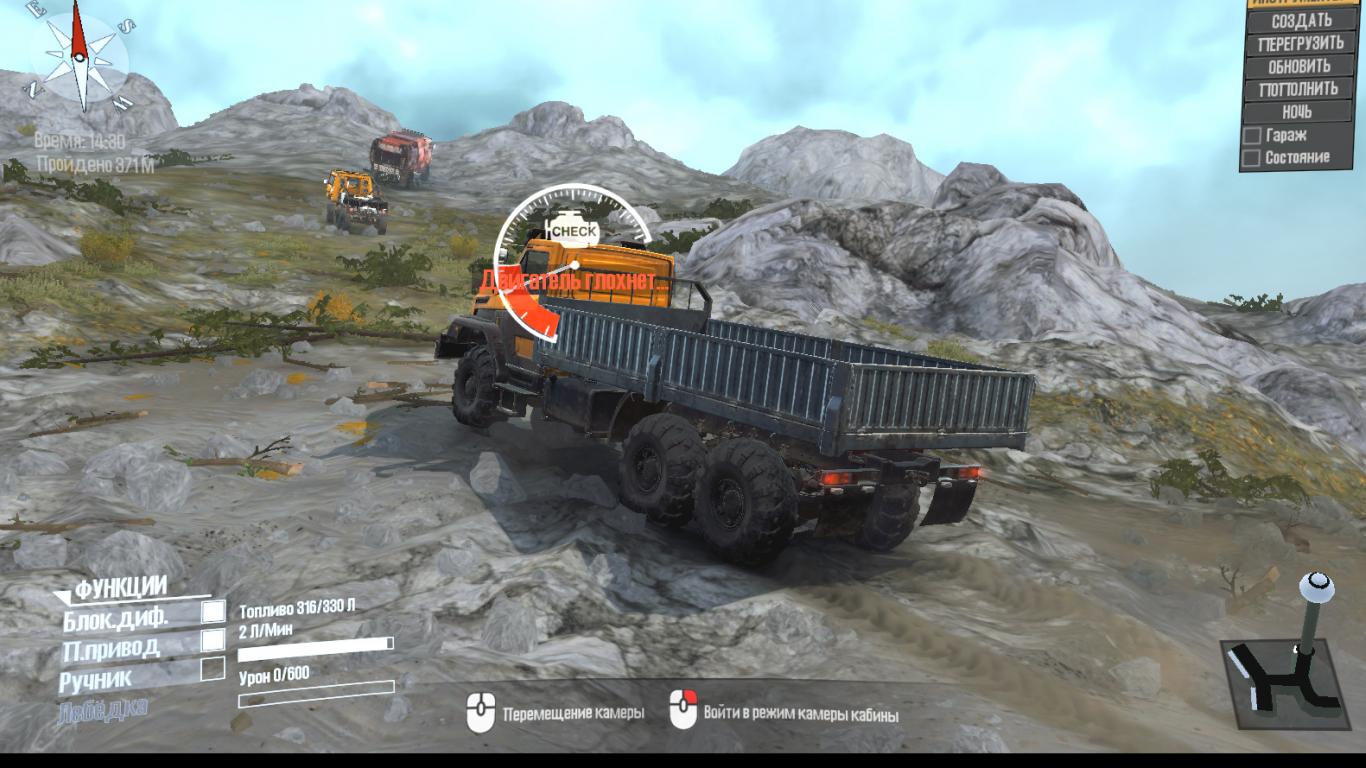The image size is (1366, 768).
Task: Switch to night with Ночь button
Action: tap(1297, 112)
